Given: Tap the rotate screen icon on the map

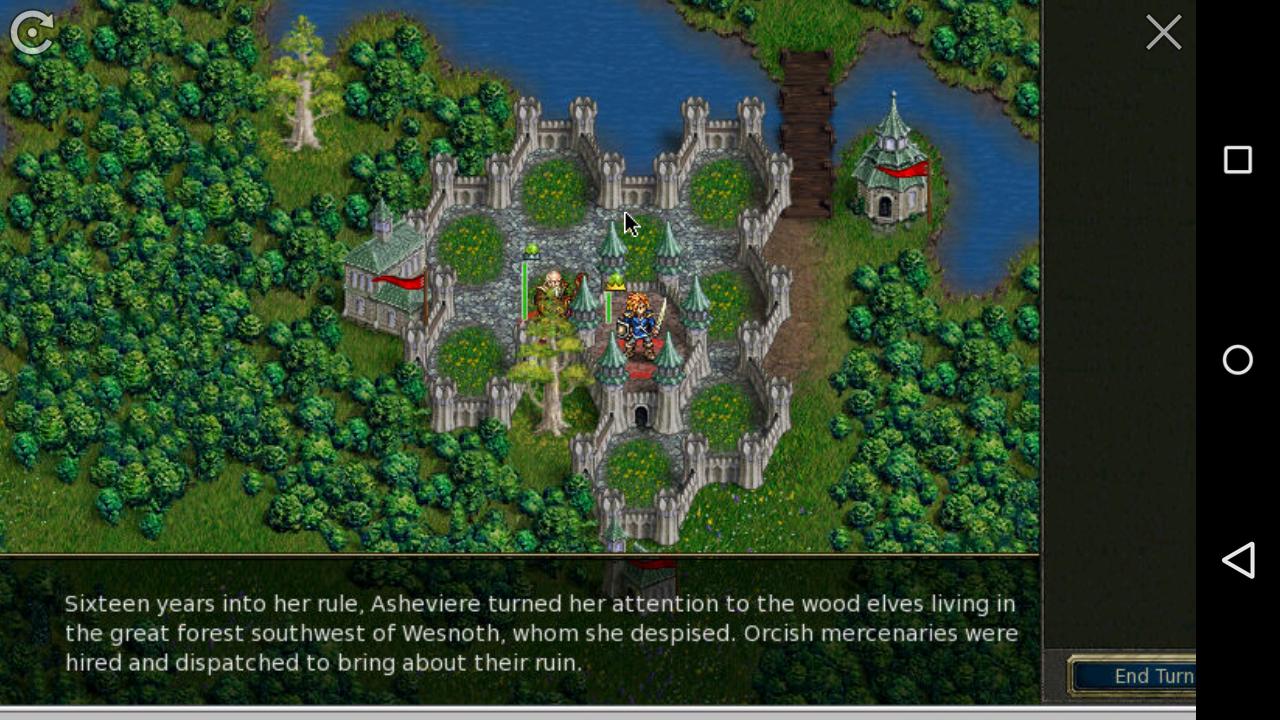Looking at the screenshot, I should 30,33.
